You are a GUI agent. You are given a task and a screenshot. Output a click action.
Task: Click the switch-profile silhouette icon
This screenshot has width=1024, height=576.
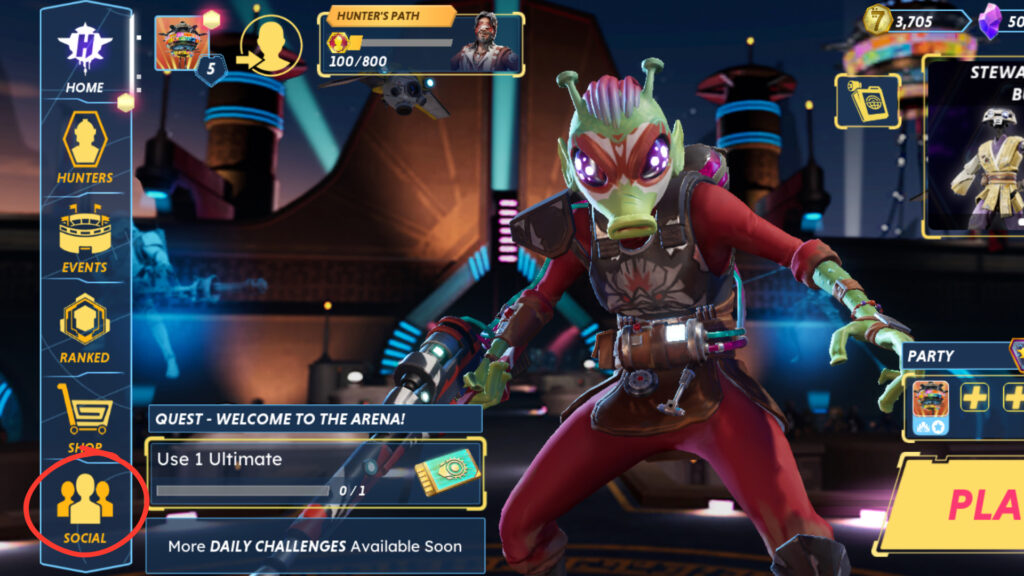tap(271, 47)
